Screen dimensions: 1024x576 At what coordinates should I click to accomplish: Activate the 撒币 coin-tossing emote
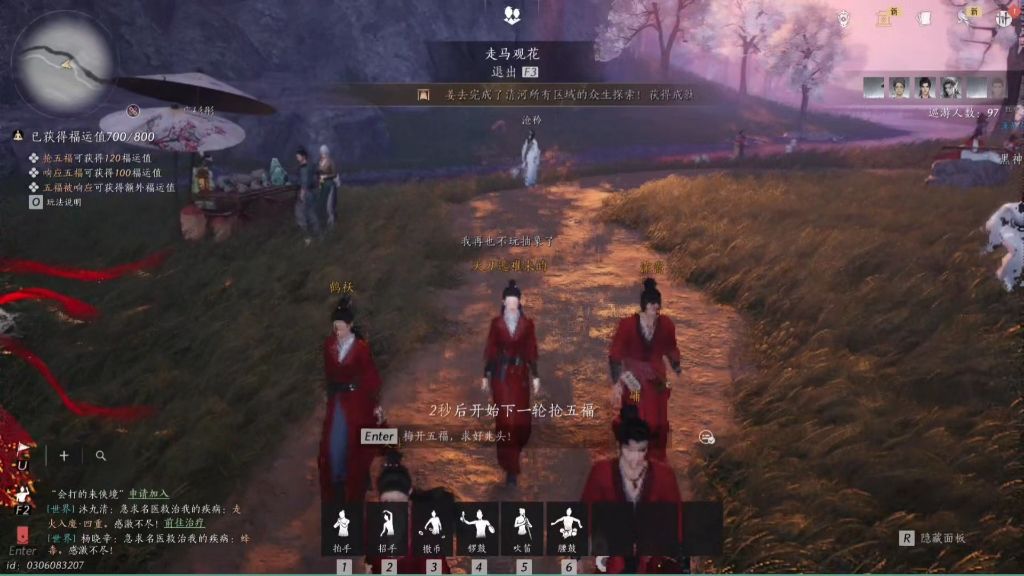[x=433, y=527]
